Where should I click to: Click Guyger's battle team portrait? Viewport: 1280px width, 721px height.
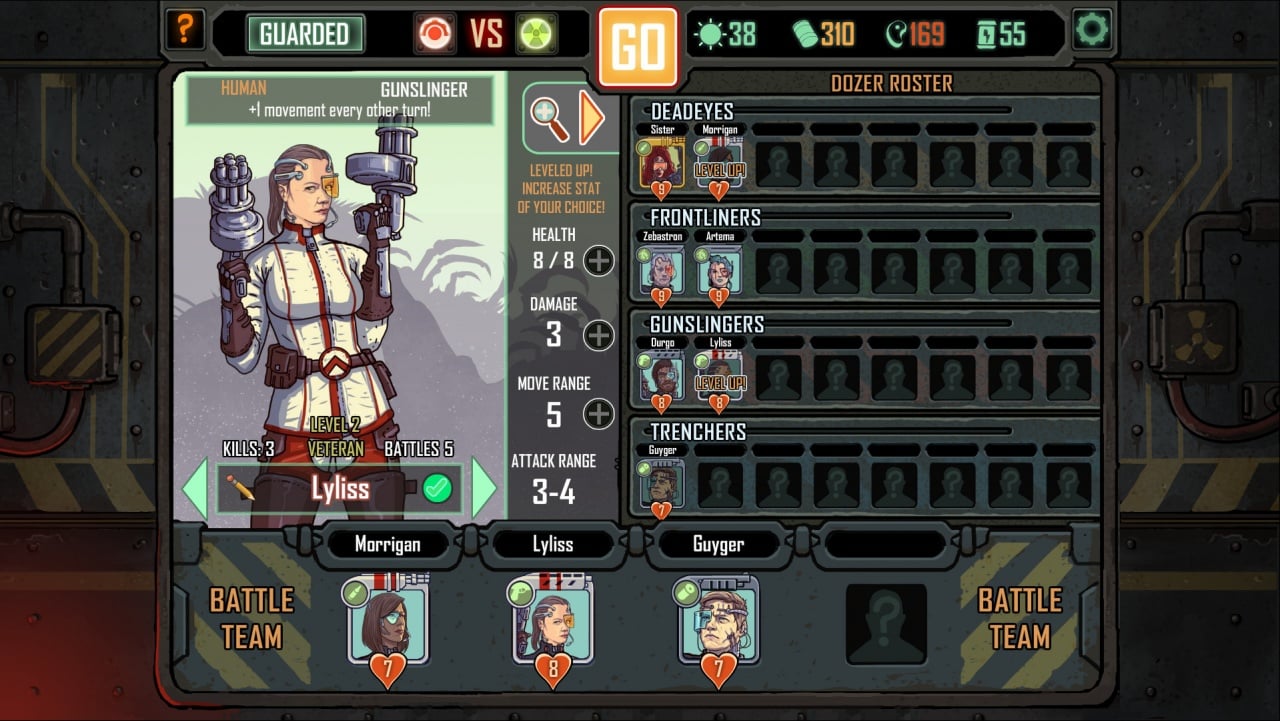tap(718, 621)
